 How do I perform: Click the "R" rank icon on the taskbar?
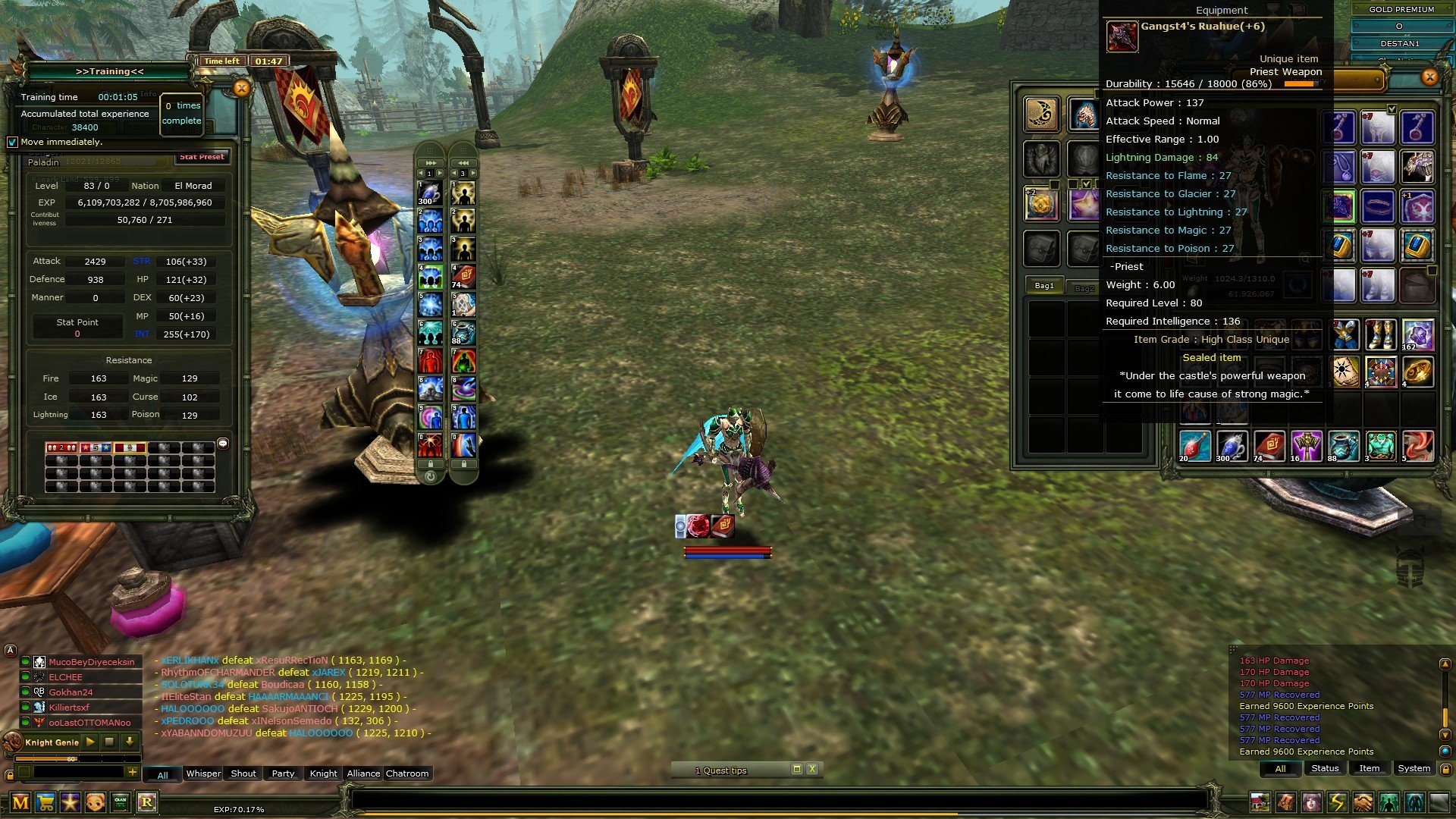tap(148, 802)
